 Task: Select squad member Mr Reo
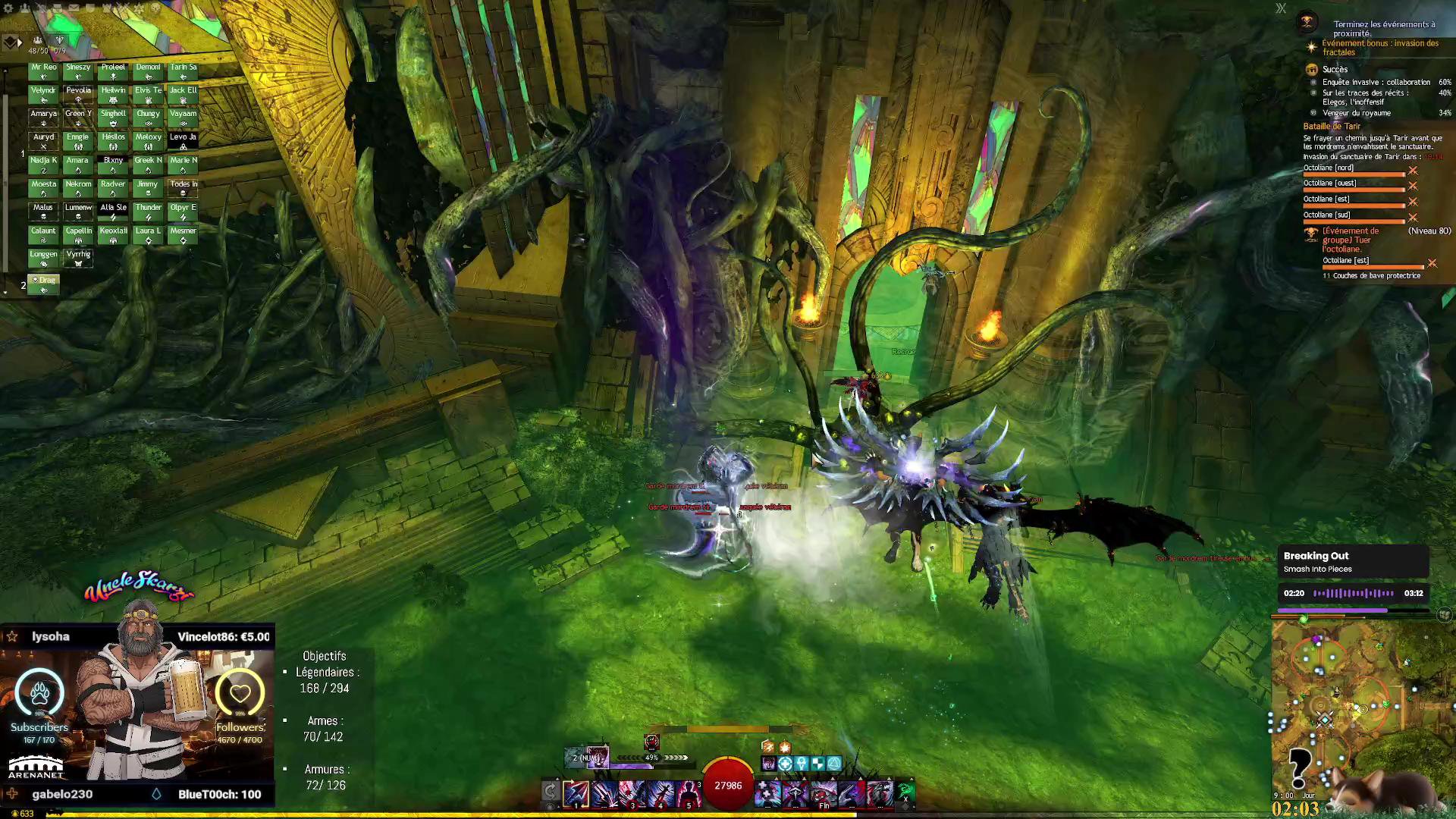click(x=43, y=71)
